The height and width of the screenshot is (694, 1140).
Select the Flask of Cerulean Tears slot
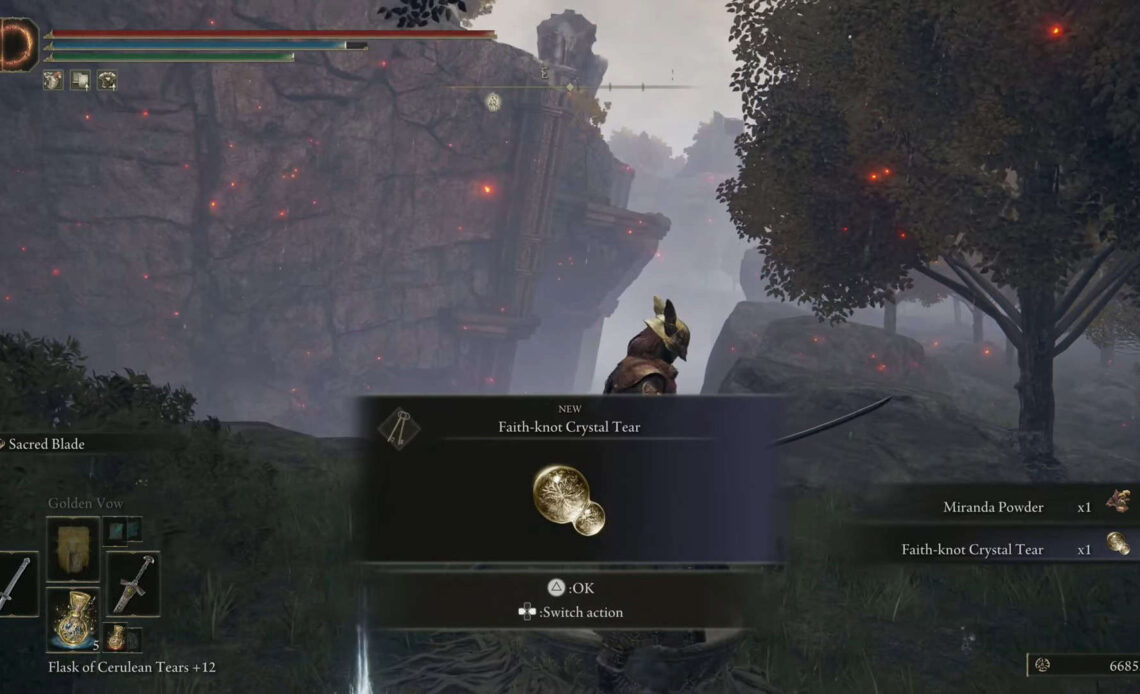point(72,620)
